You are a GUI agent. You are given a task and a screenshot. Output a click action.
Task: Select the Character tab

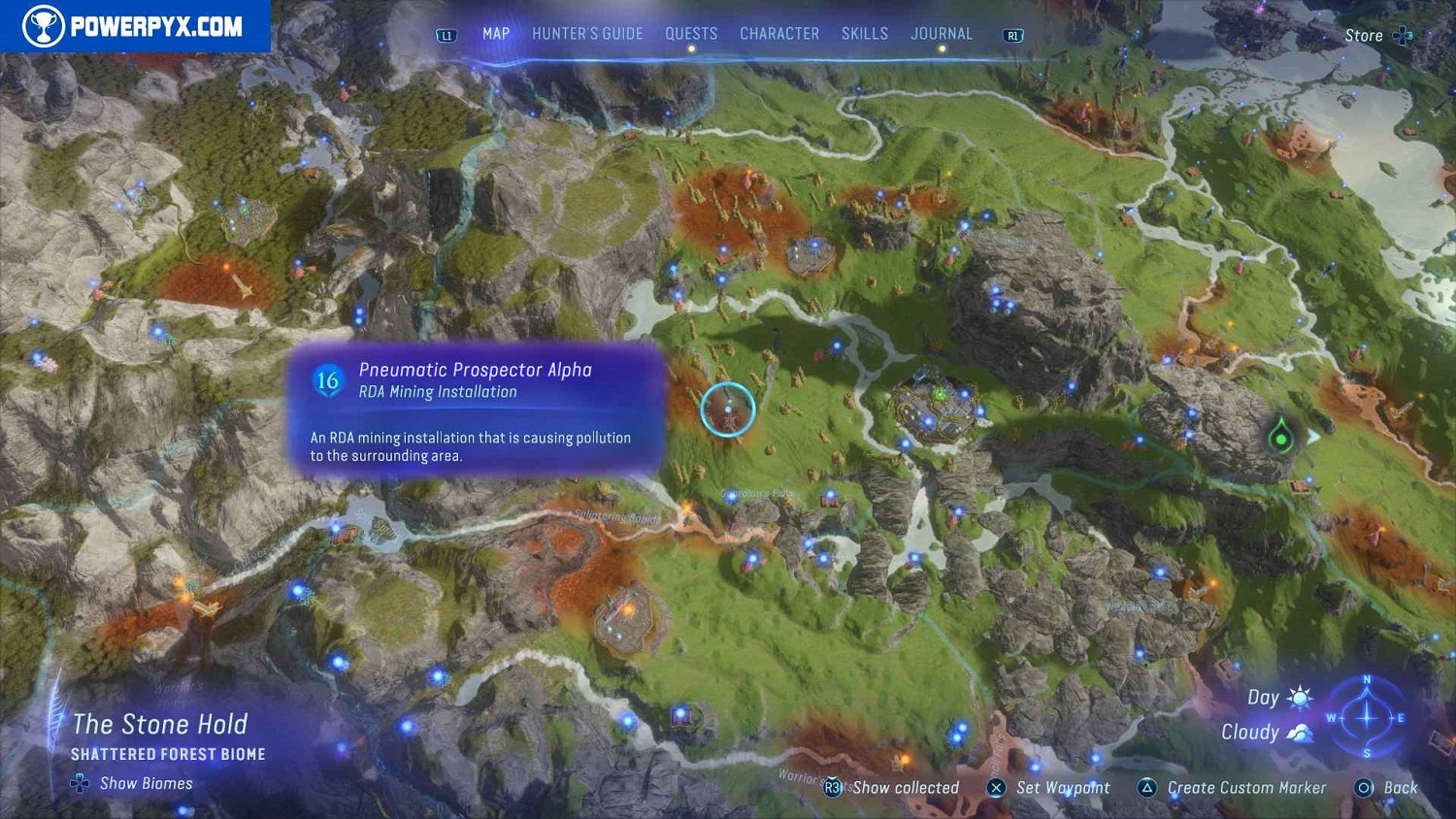pyautogui.click(x=779, y=34)
